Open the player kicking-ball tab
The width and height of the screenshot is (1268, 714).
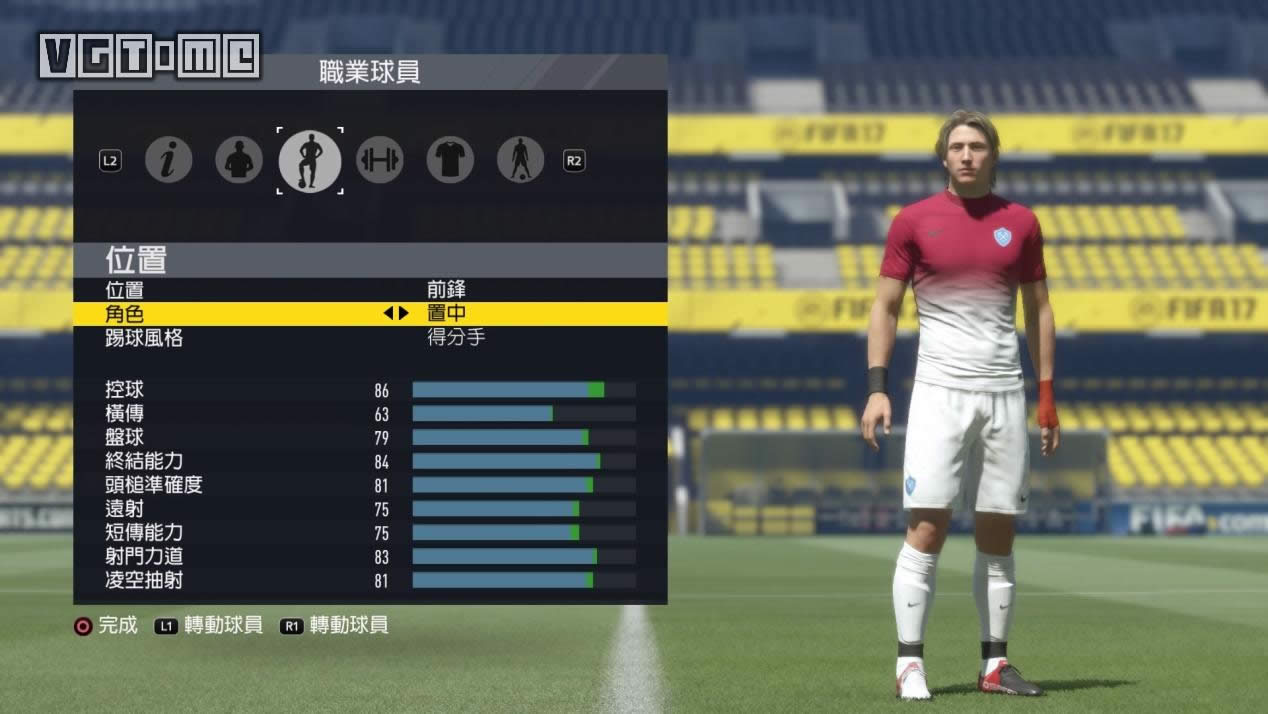point(520,160)
